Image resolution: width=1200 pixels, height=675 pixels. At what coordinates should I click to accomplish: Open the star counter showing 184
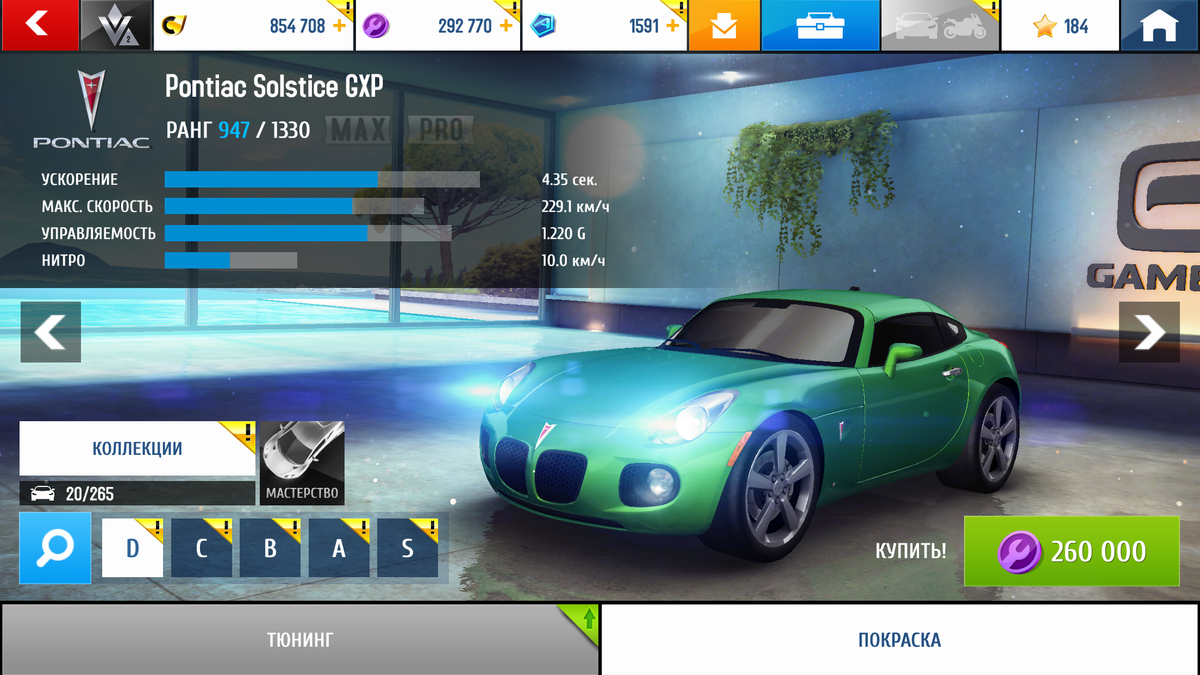tap(1060, 26)
